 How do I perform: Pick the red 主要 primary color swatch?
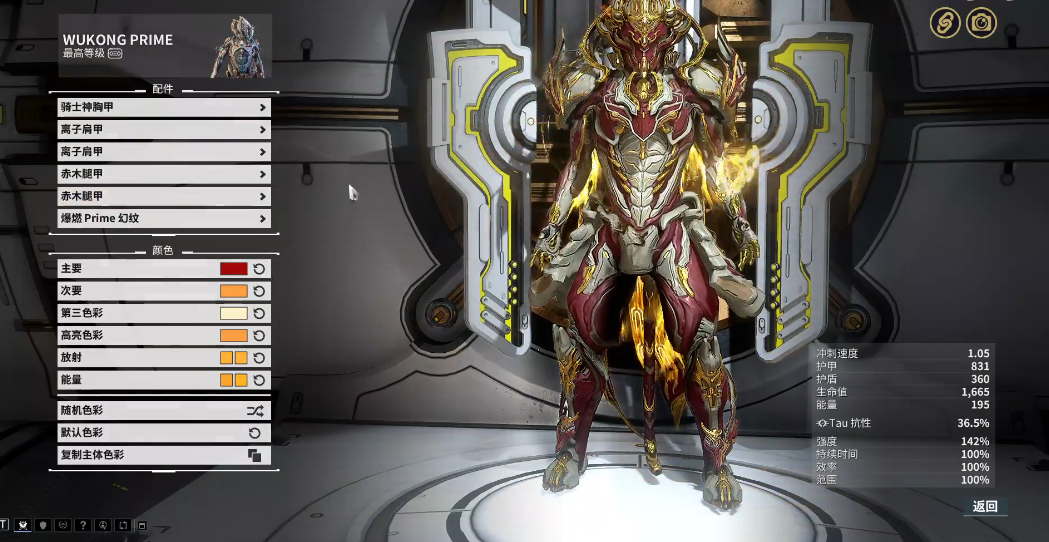click(233, 269)
